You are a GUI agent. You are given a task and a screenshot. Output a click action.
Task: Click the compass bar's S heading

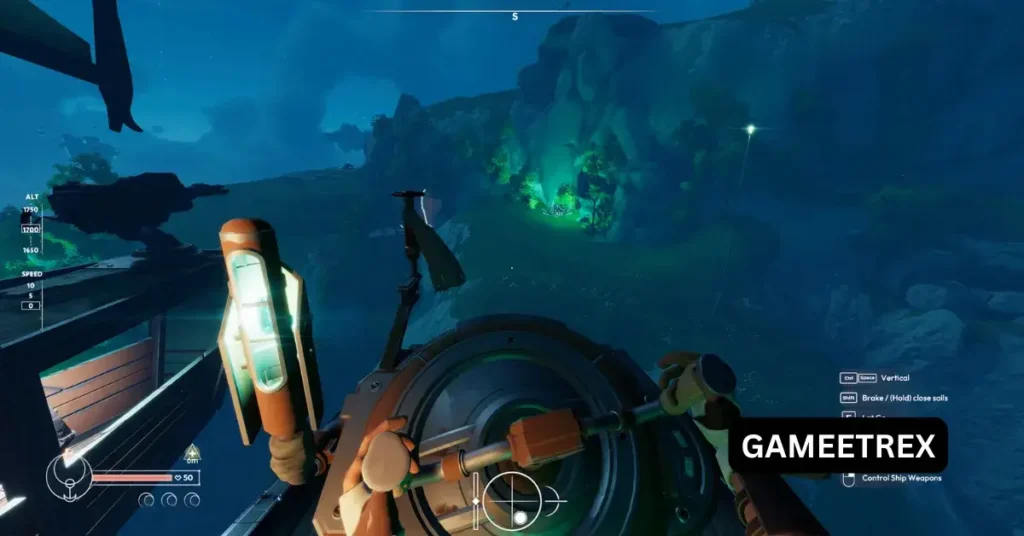(x=515, y=17)
